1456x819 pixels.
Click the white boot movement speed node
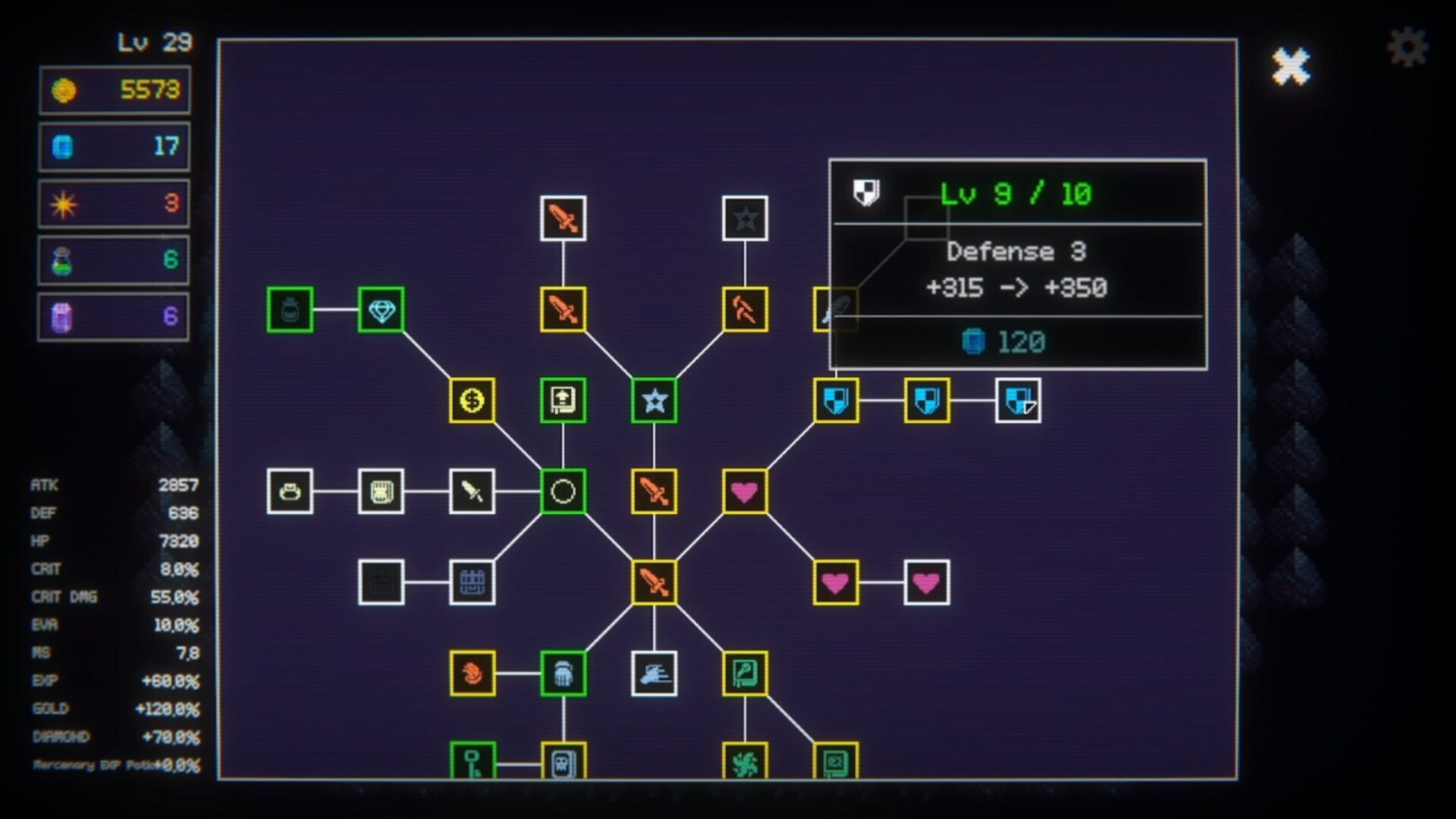point(654,673)
